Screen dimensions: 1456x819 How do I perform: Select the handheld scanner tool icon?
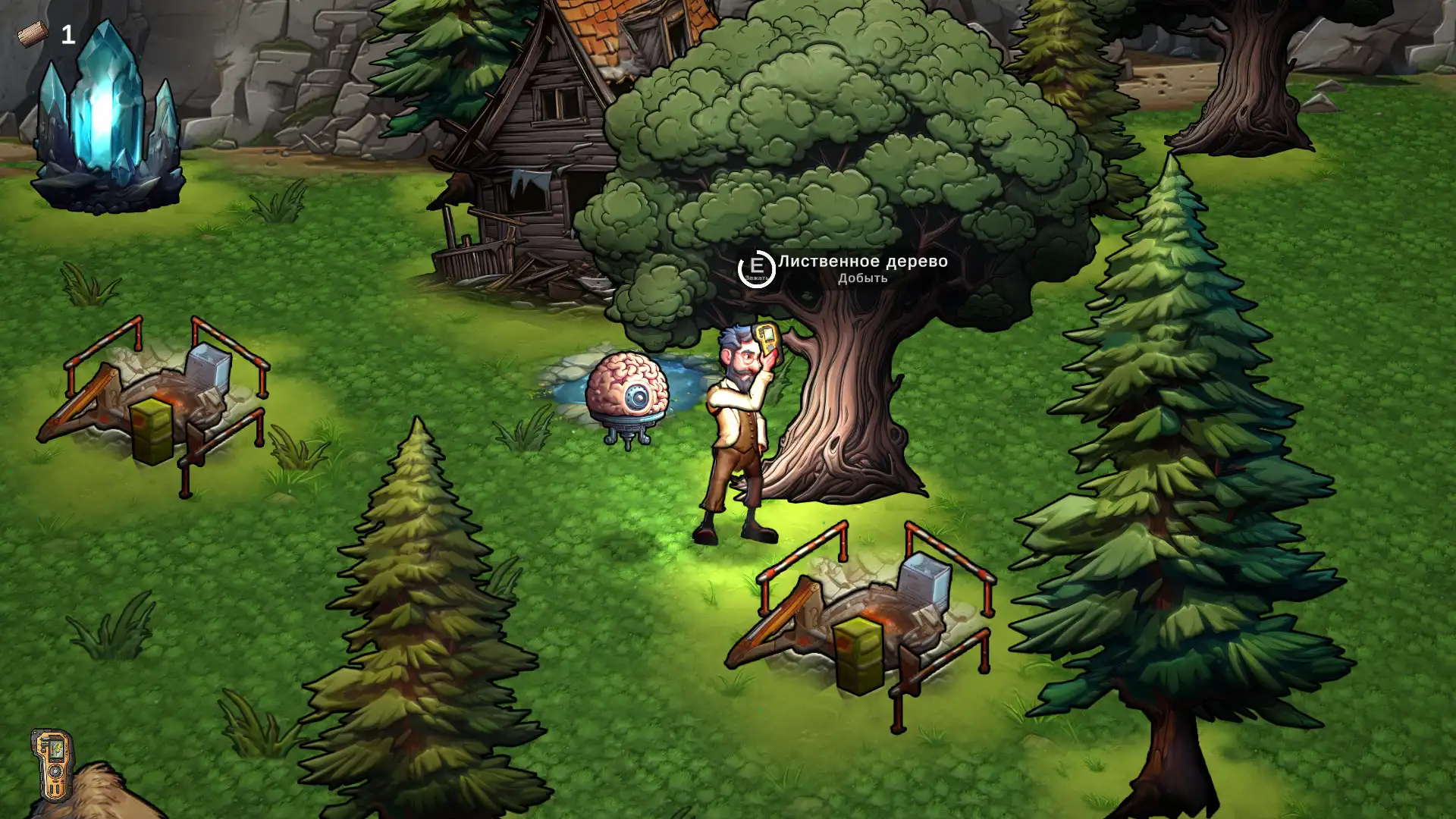(x=52, y=764)
